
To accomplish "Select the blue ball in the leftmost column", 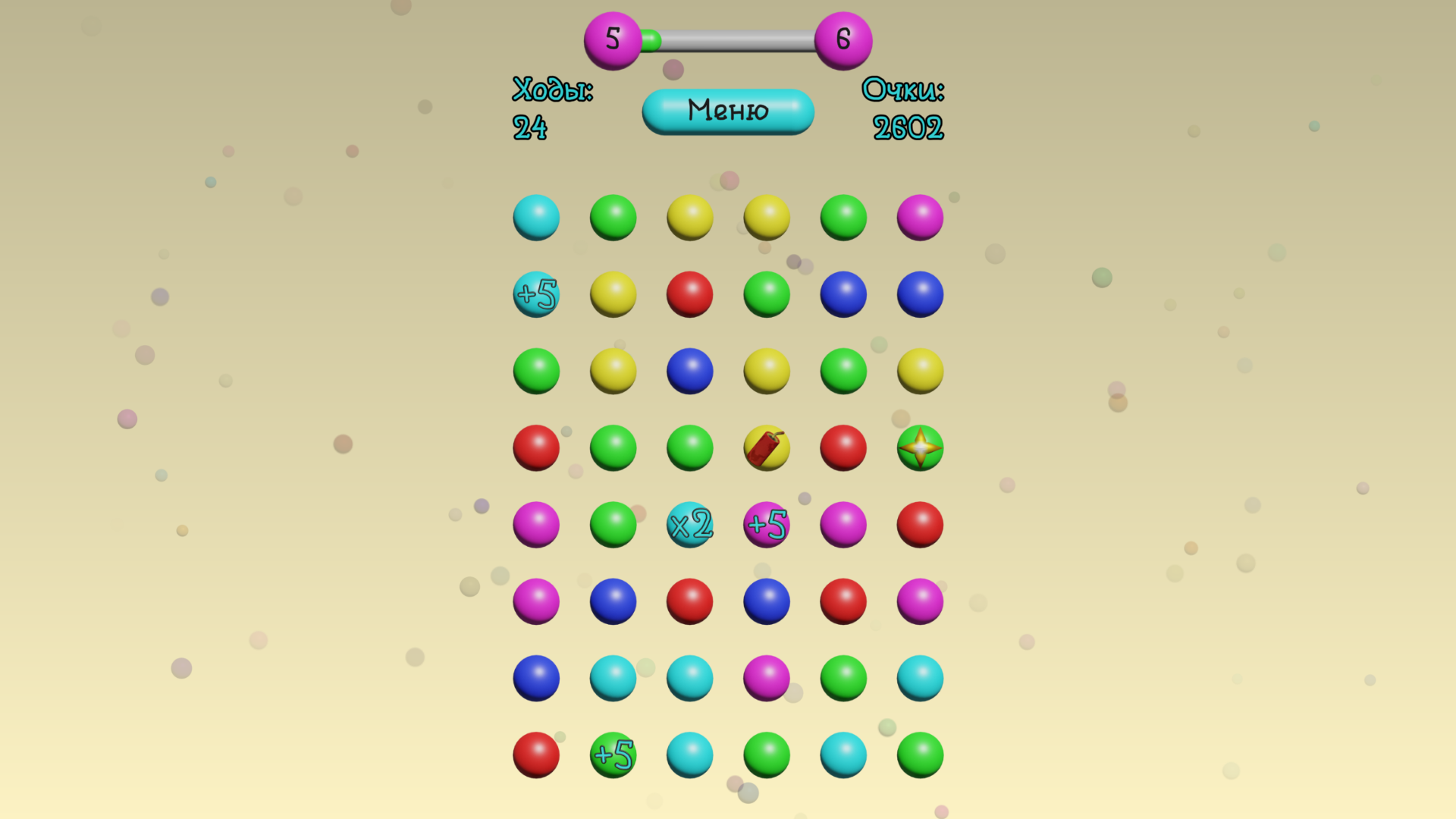I will click(536, 677).
